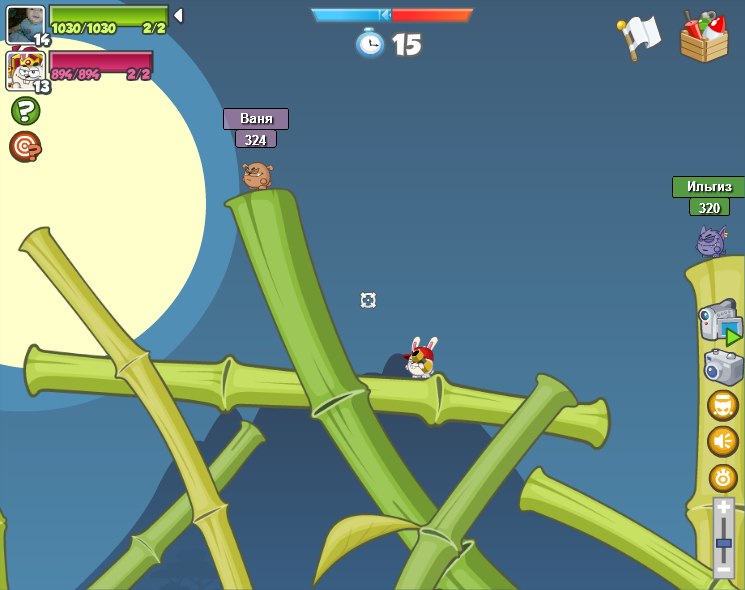Open the green question mark help
Viewport: 745px width, 590px height.
tap(25, 111)
